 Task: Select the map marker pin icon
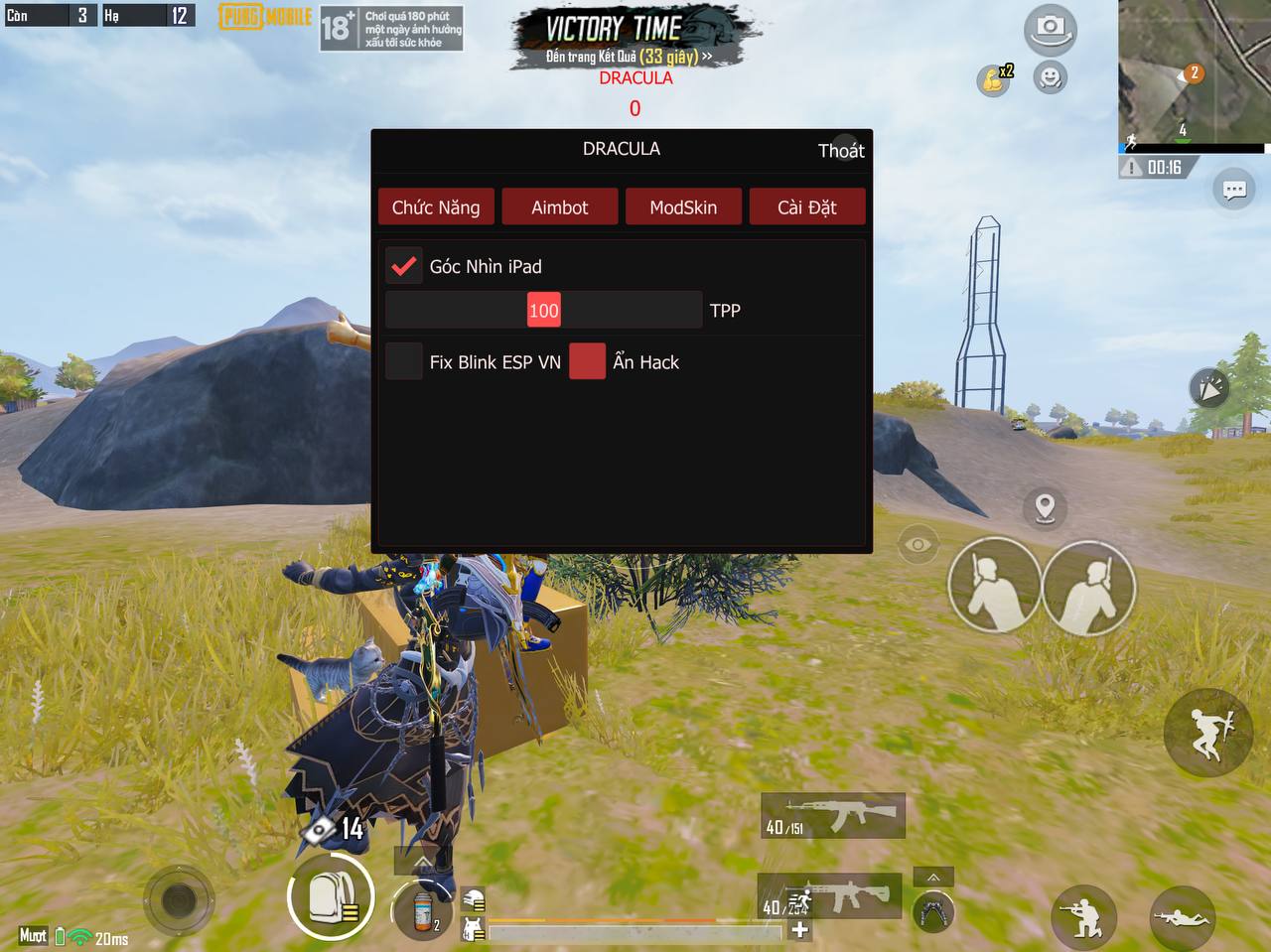(1044, 509)
